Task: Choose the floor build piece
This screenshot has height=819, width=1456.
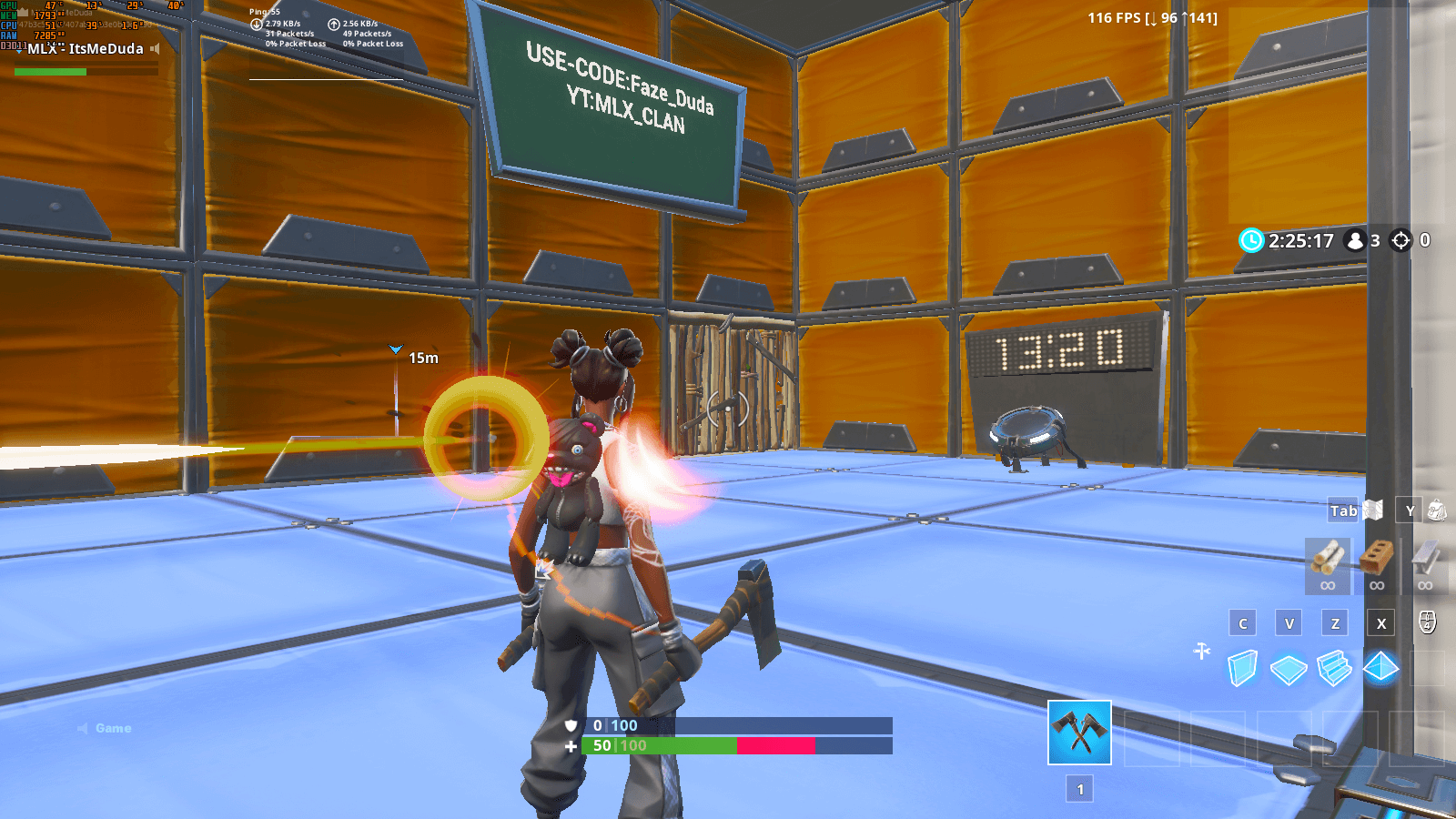Action: pos(1289,667)
